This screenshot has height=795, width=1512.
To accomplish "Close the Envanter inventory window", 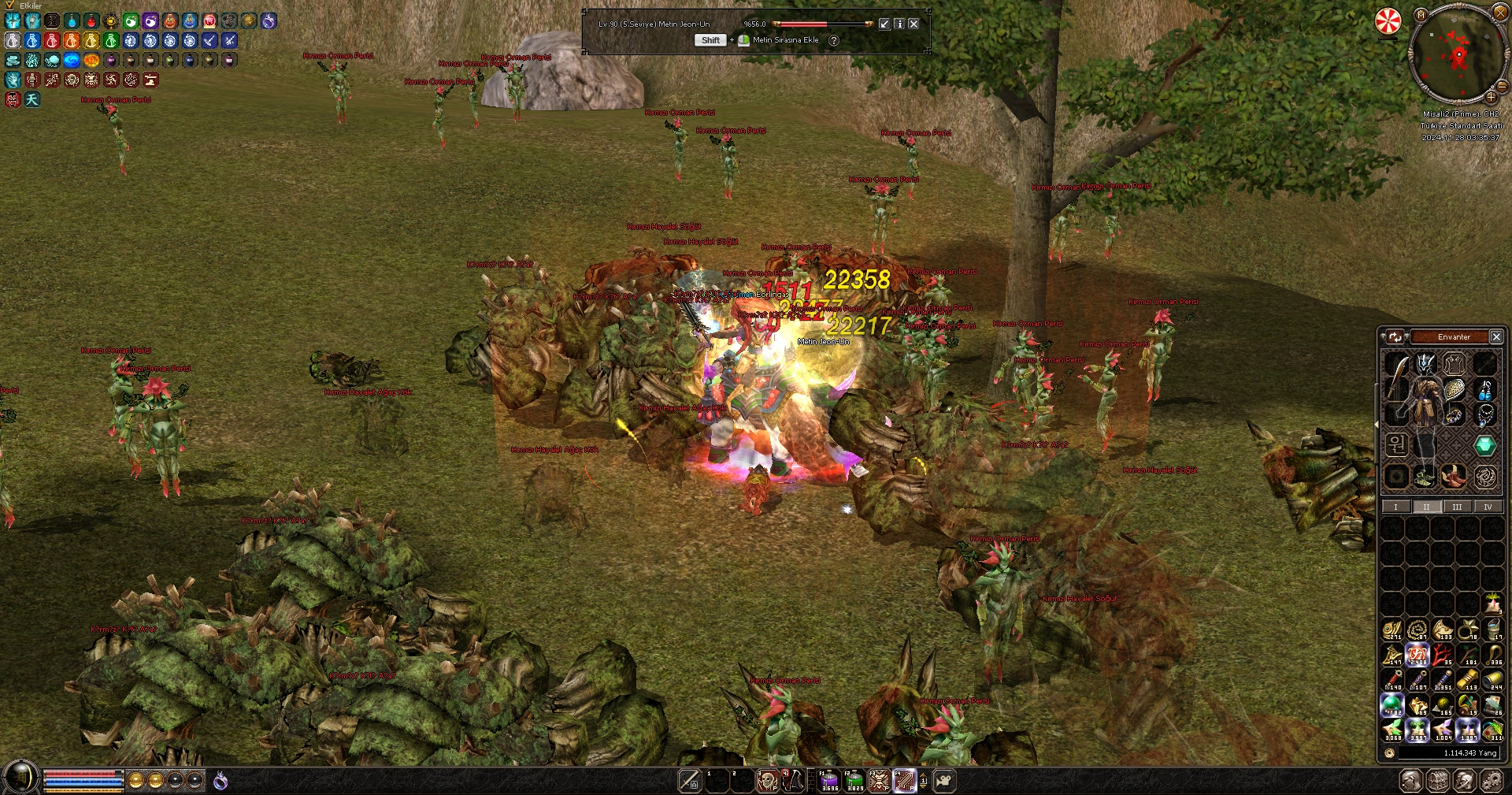I will click(x=1496, y=337).
